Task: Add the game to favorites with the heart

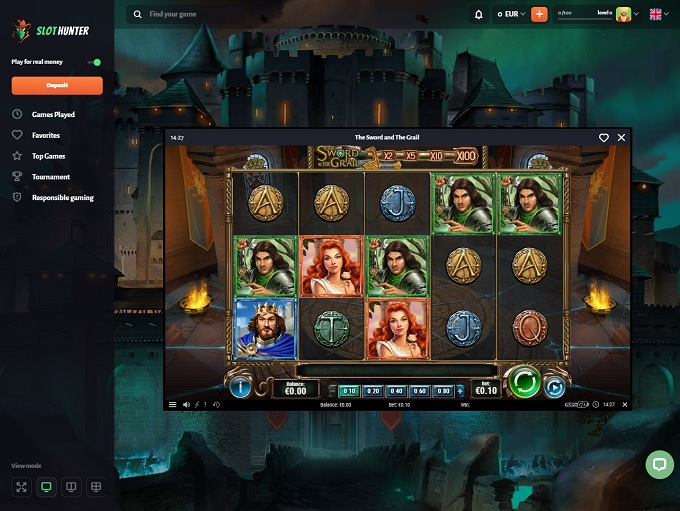Action: 604,137
